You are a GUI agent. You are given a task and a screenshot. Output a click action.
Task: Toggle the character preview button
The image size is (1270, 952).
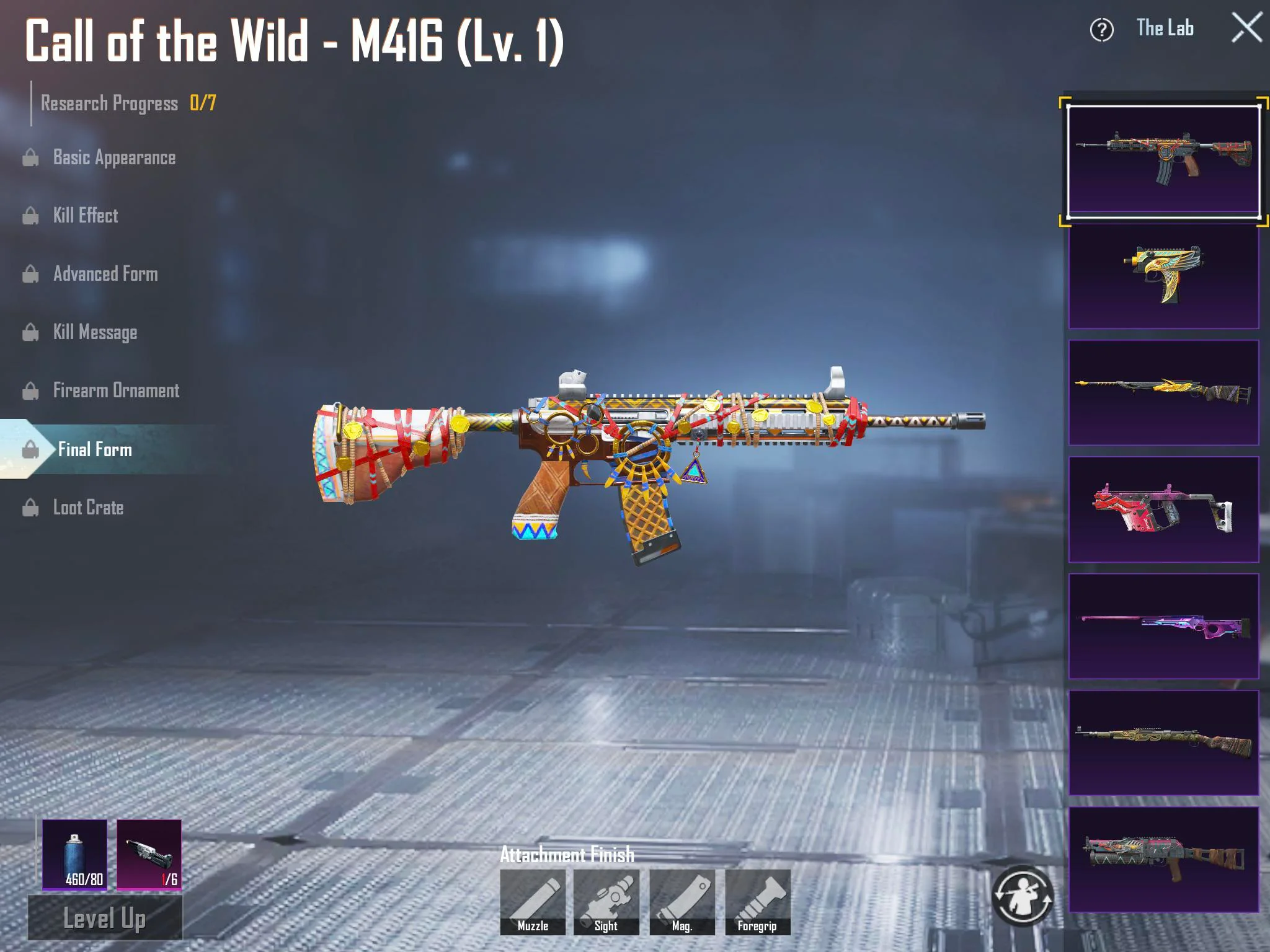coord(1022,896)
